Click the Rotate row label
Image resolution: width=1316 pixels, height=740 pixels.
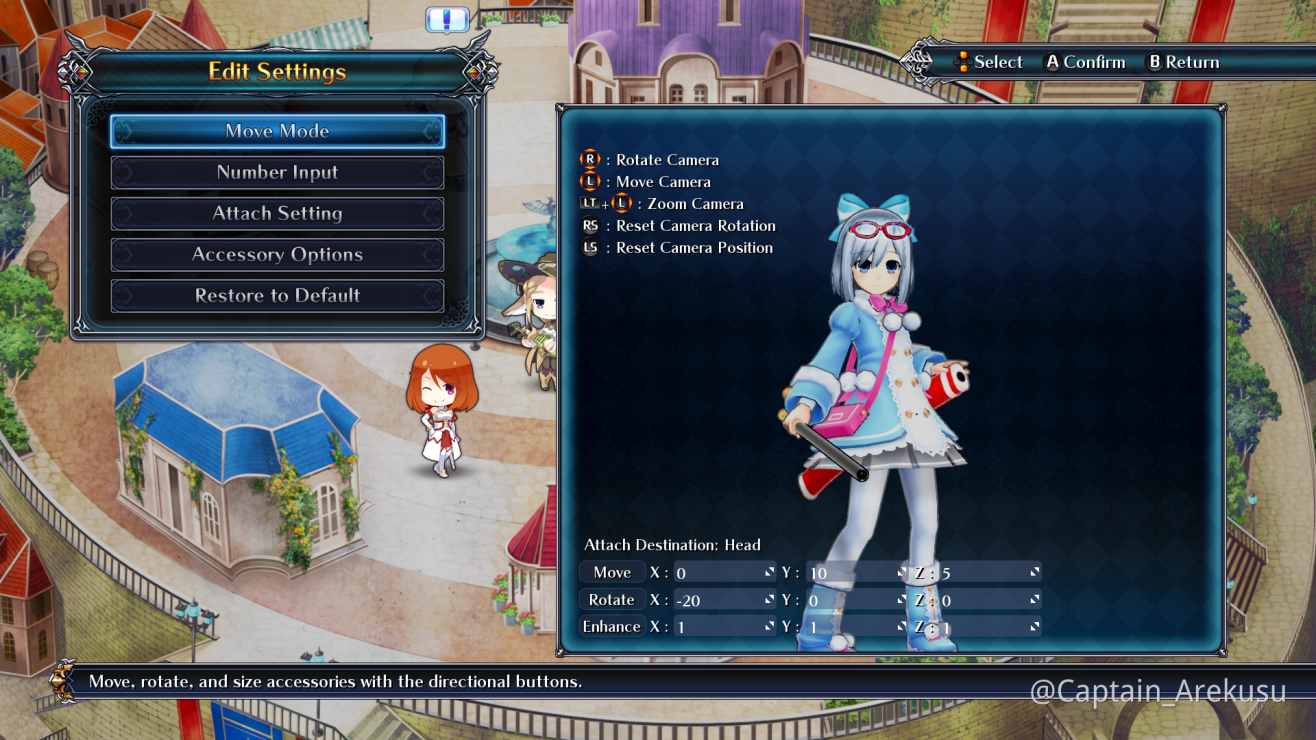[x=612, y=600]
